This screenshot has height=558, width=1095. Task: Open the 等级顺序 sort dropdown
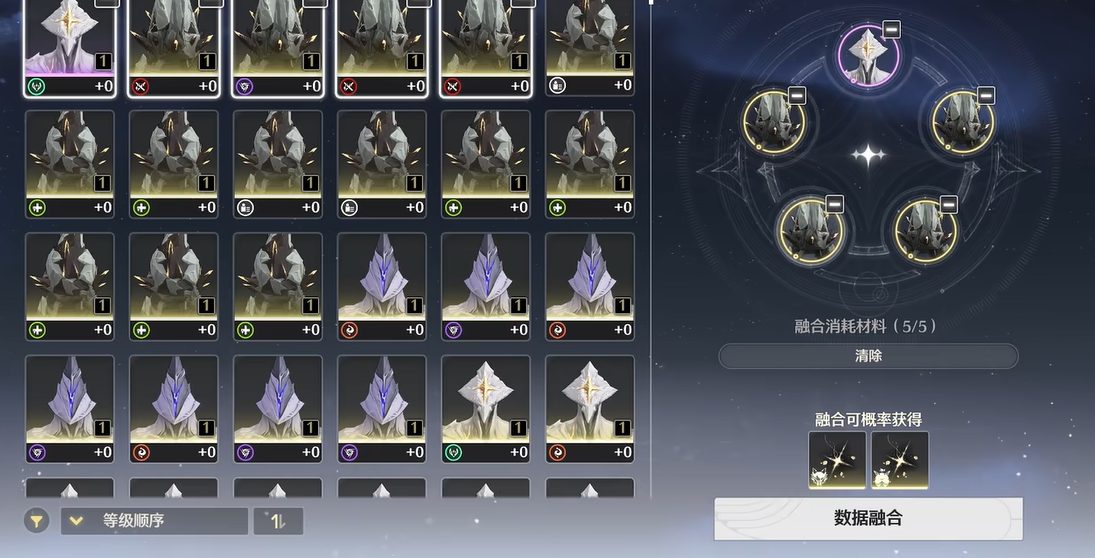point(154,521)
